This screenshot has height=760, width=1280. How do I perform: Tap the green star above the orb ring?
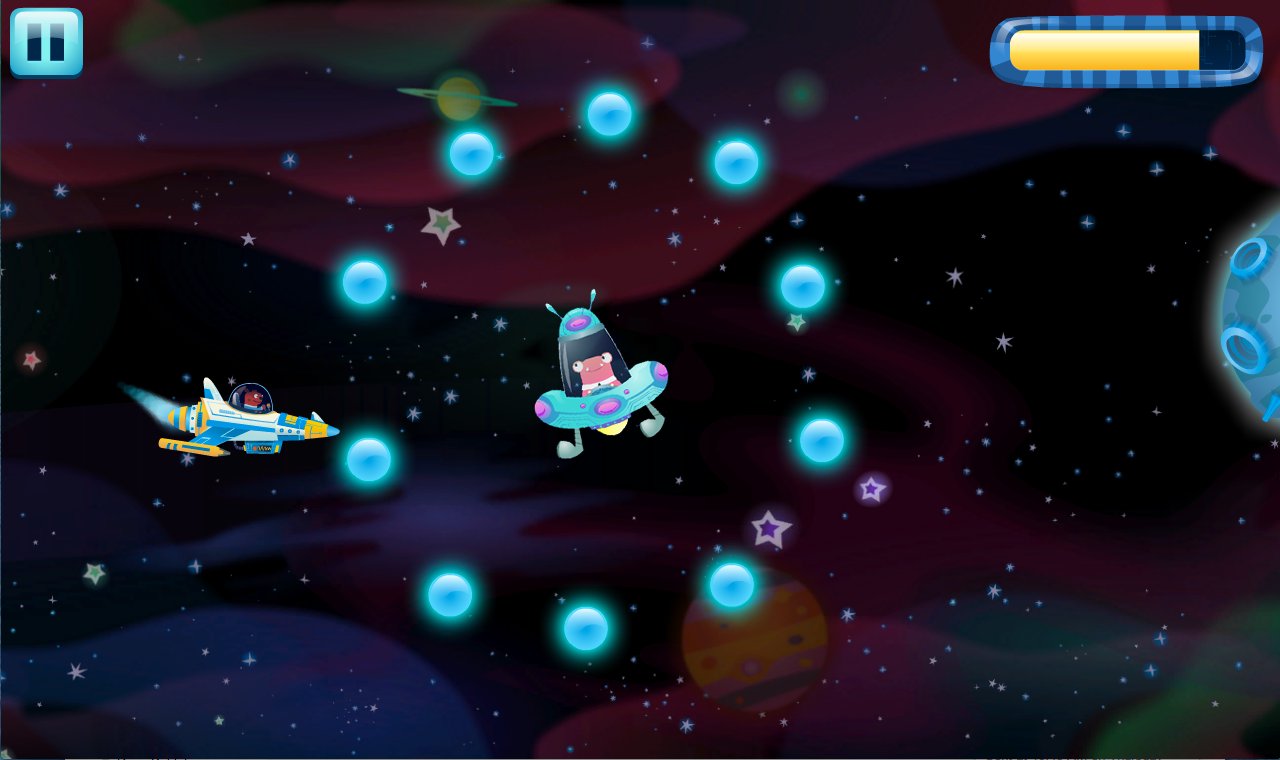(x=440, y=222)
